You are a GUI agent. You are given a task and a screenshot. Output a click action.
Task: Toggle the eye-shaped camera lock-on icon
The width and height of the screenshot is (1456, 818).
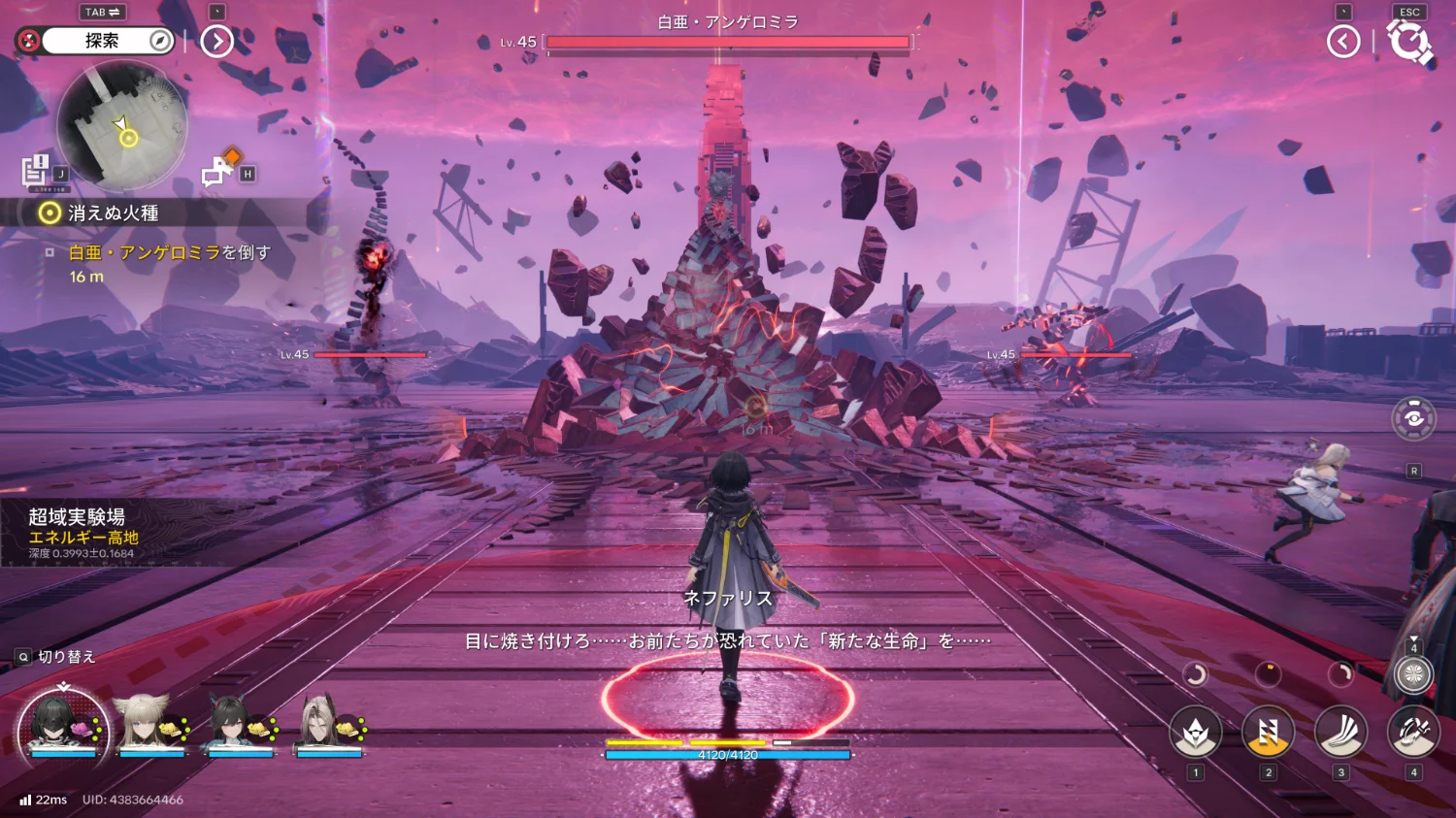pyautogui.click(x=1413, y=418)
